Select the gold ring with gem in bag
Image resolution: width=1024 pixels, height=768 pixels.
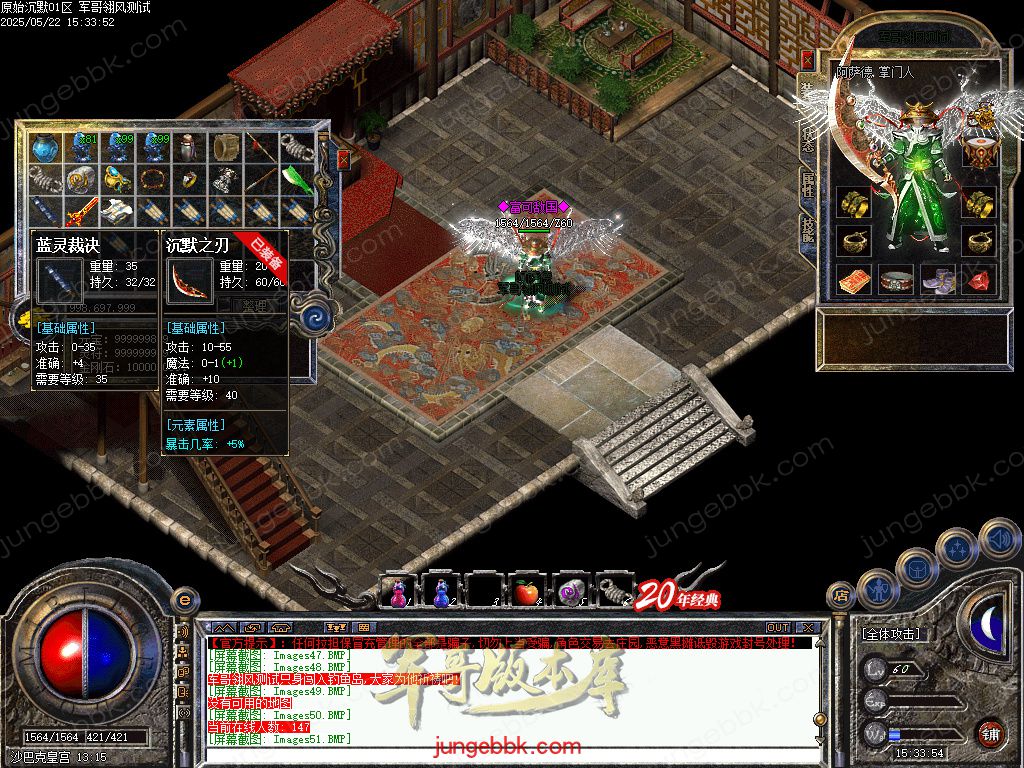pyautogui.click(x=188, y=180)
